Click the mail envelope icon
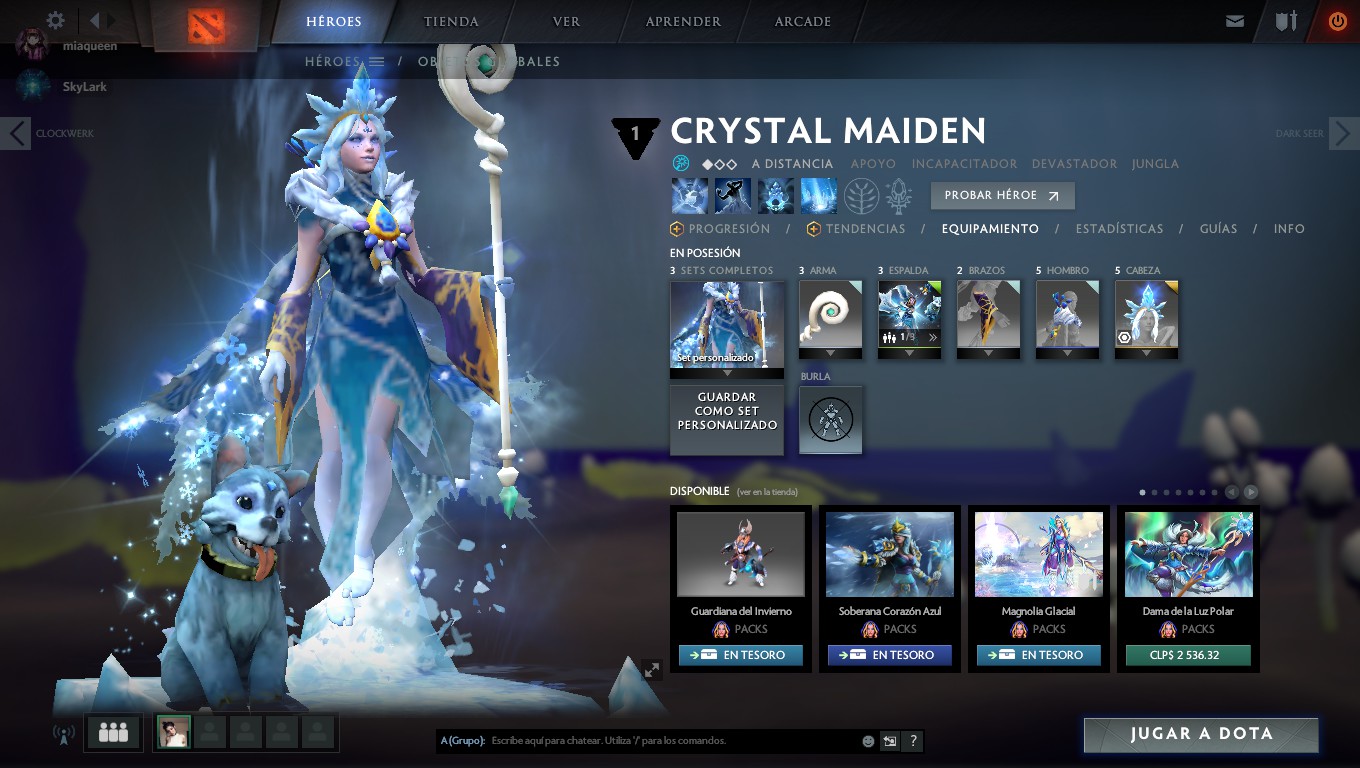1360x768 pixels. [1235, 21]
